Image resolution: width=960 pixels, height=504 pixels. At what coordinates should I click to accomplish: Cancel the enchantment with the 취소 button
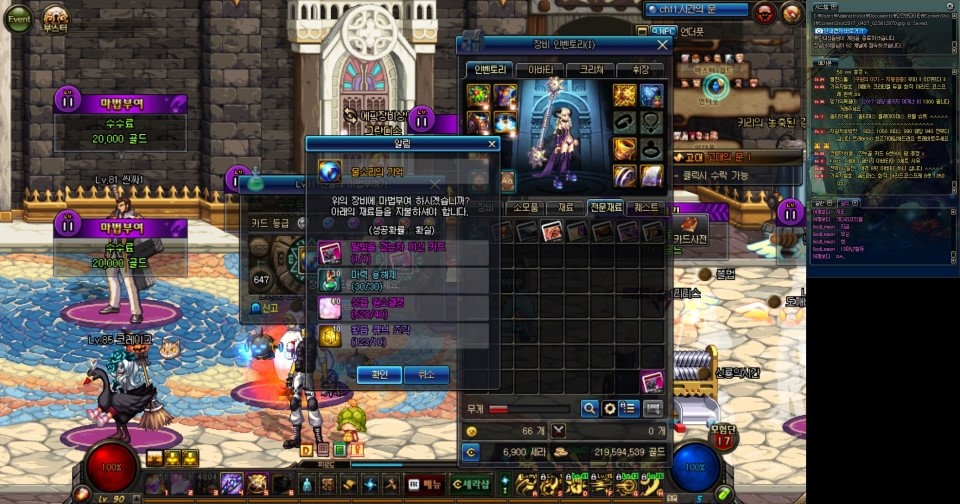[x=427, y=375]
